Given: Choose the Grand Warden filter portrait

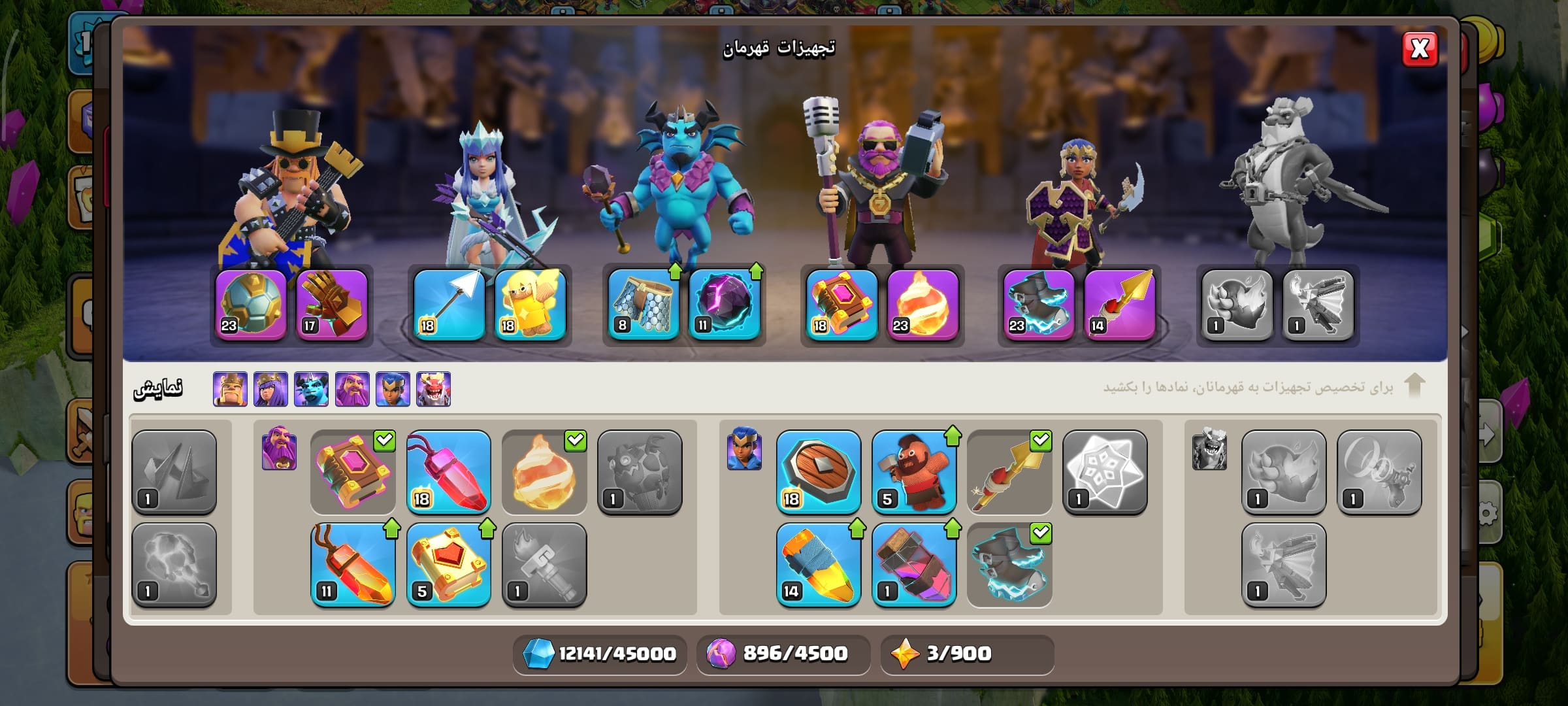Looking at the screenshot, I should pyautogui.click(x=352, y=389).
